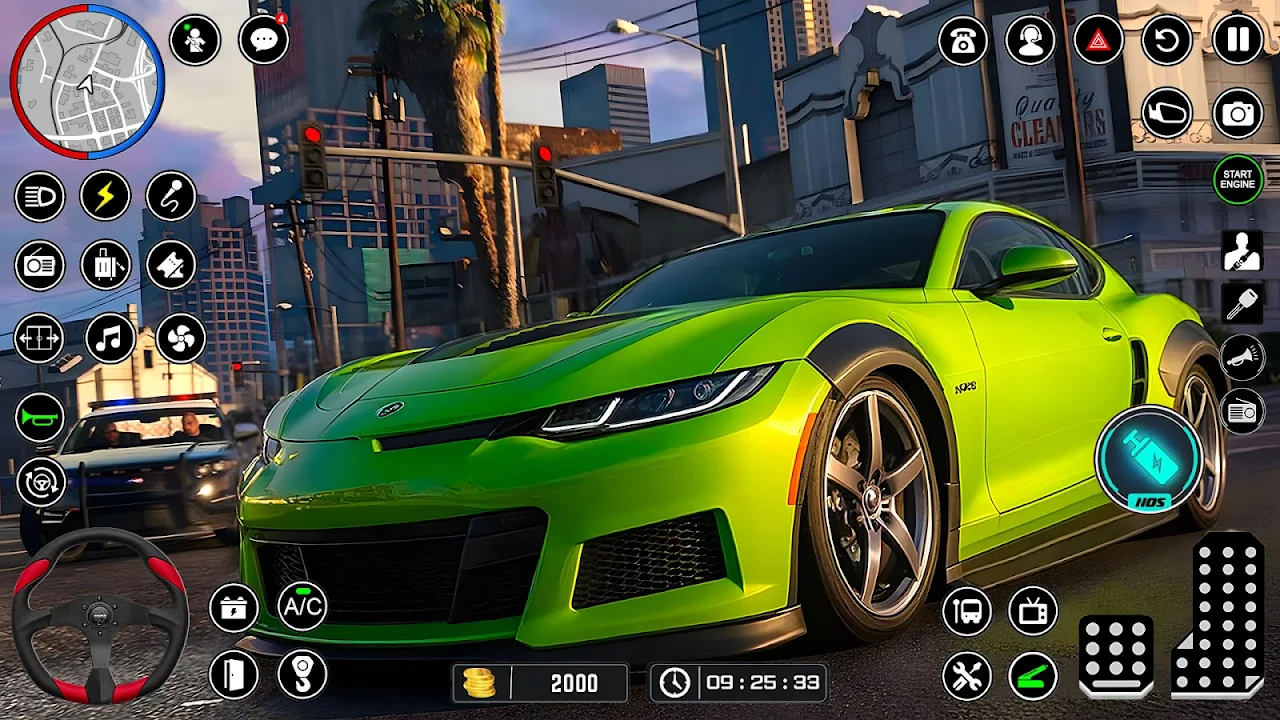Take a screenshot with the camera icon
Image resolution: width=1280 pixels, height=720 pixels.
[1238, 114]
